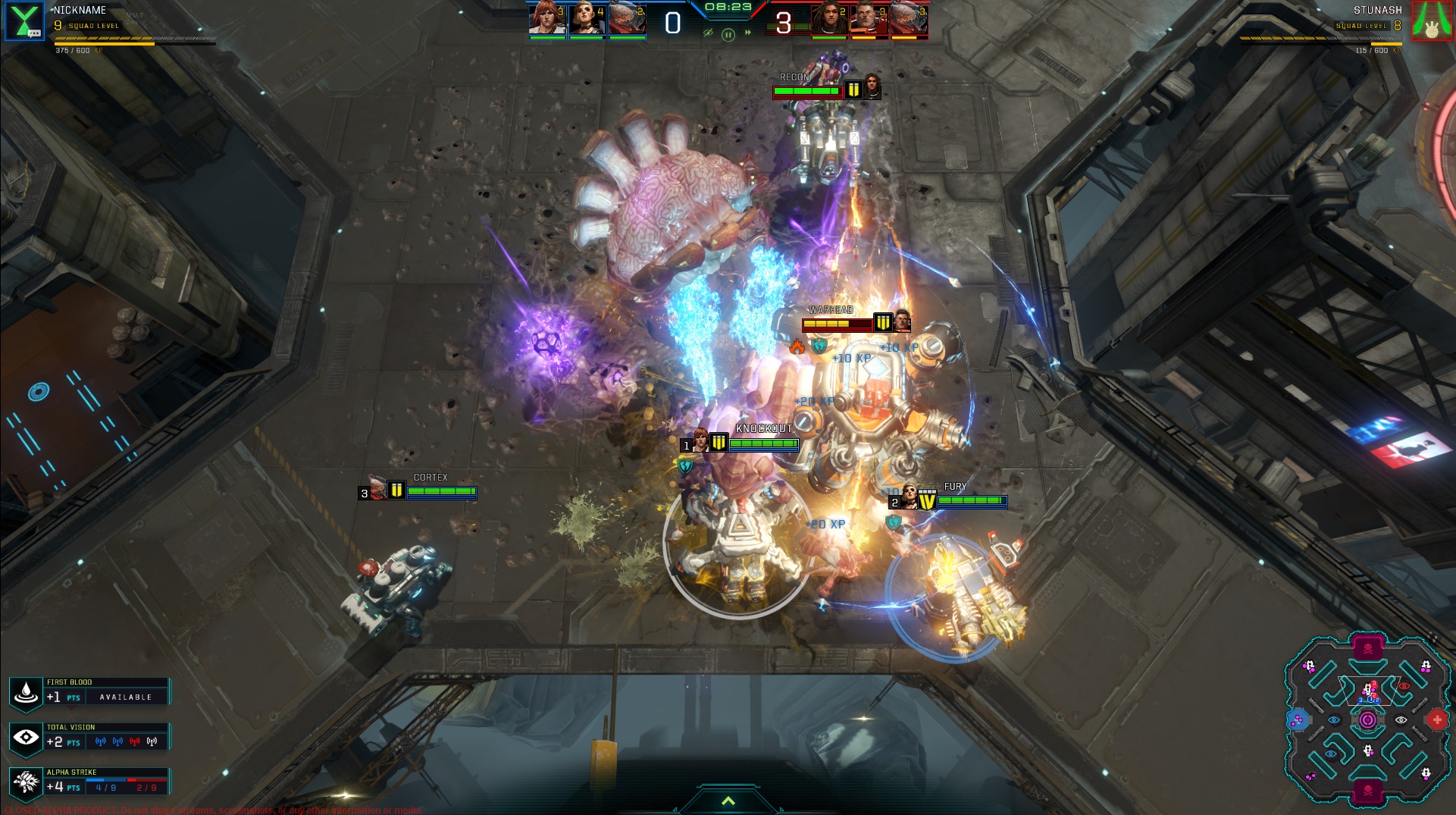Click the top skull zone on minimap
Image resolution: width=1456 pixels, height=815 pixels.
click(x=1367, y=649)
